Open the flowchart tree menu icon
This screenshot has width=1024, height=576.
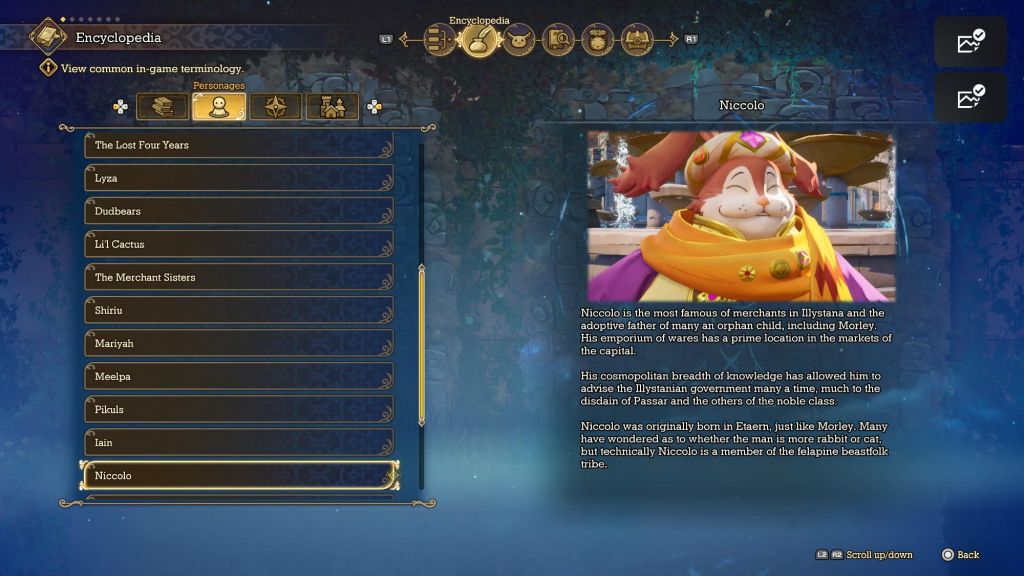[440, 40]
